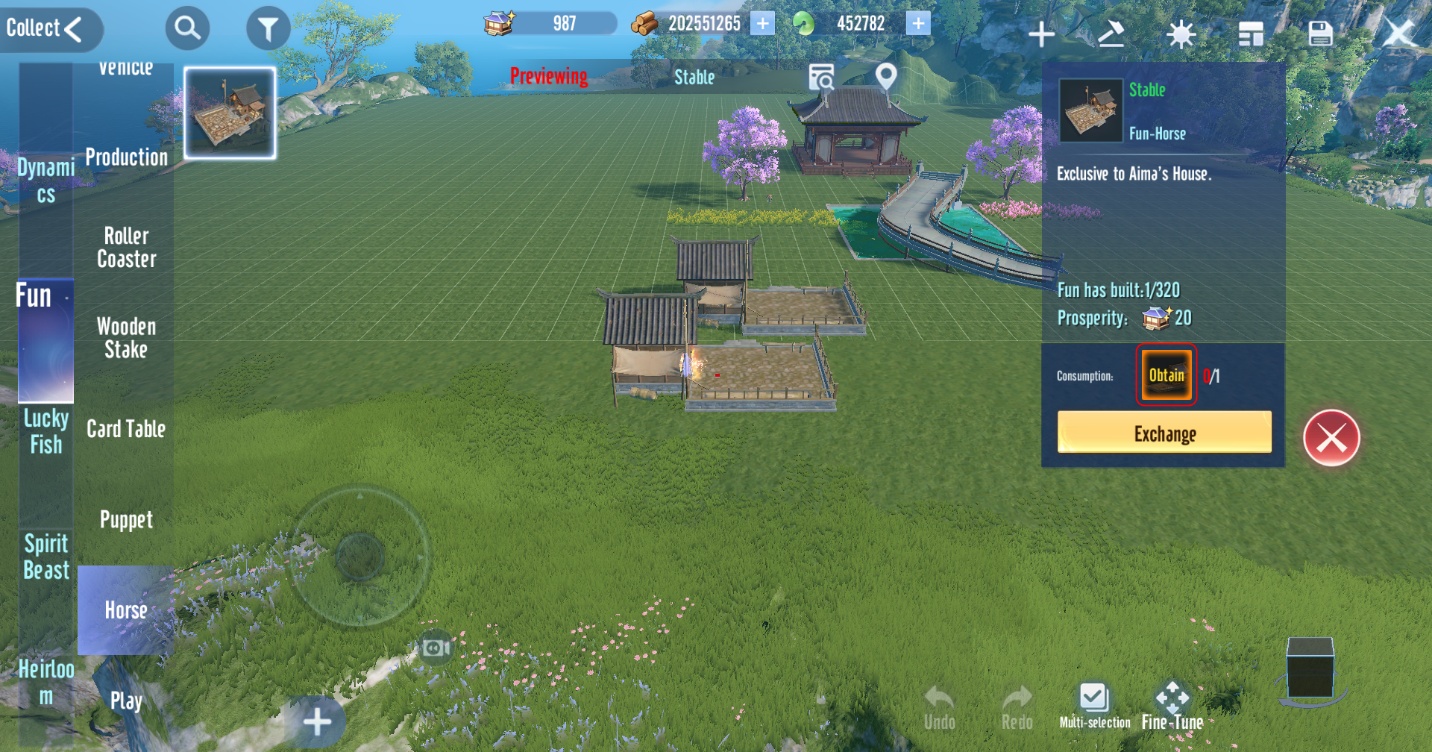Open the search magnifier
The image size is (1432, 752).
[x=187, y=29]
